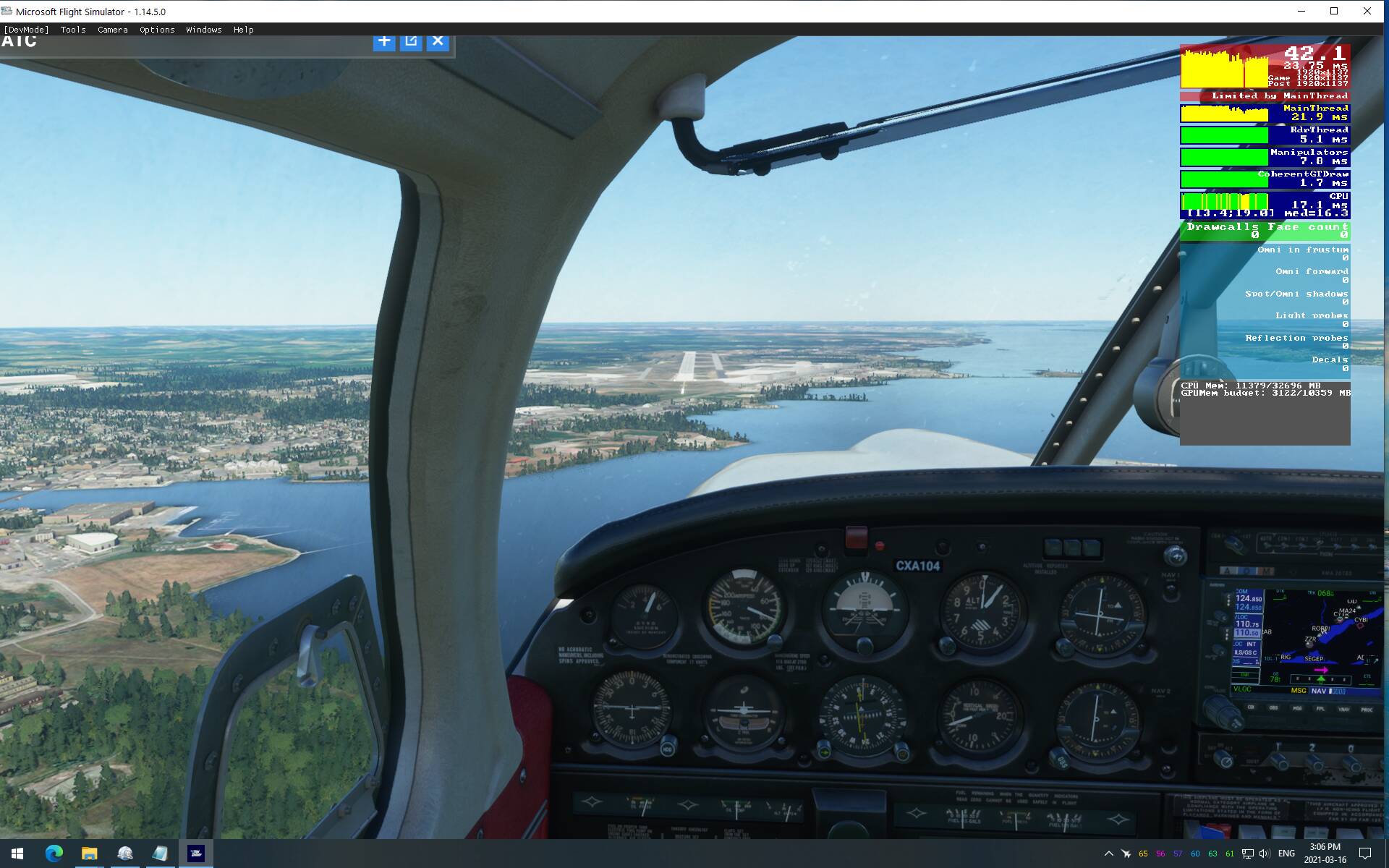Open the Options dropdown menu
1389x868 pixels.
click(x=156, y=30)
